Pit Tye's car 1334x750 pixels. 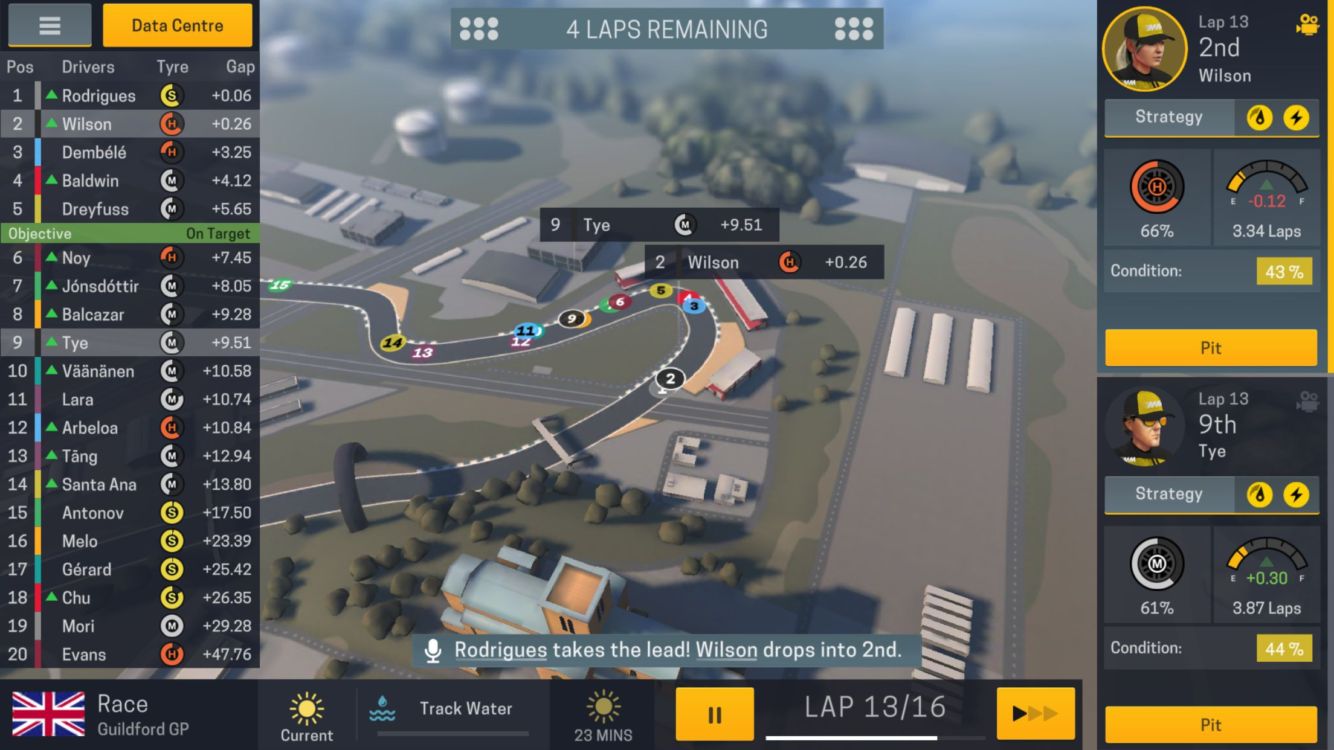click(1210, 725)
